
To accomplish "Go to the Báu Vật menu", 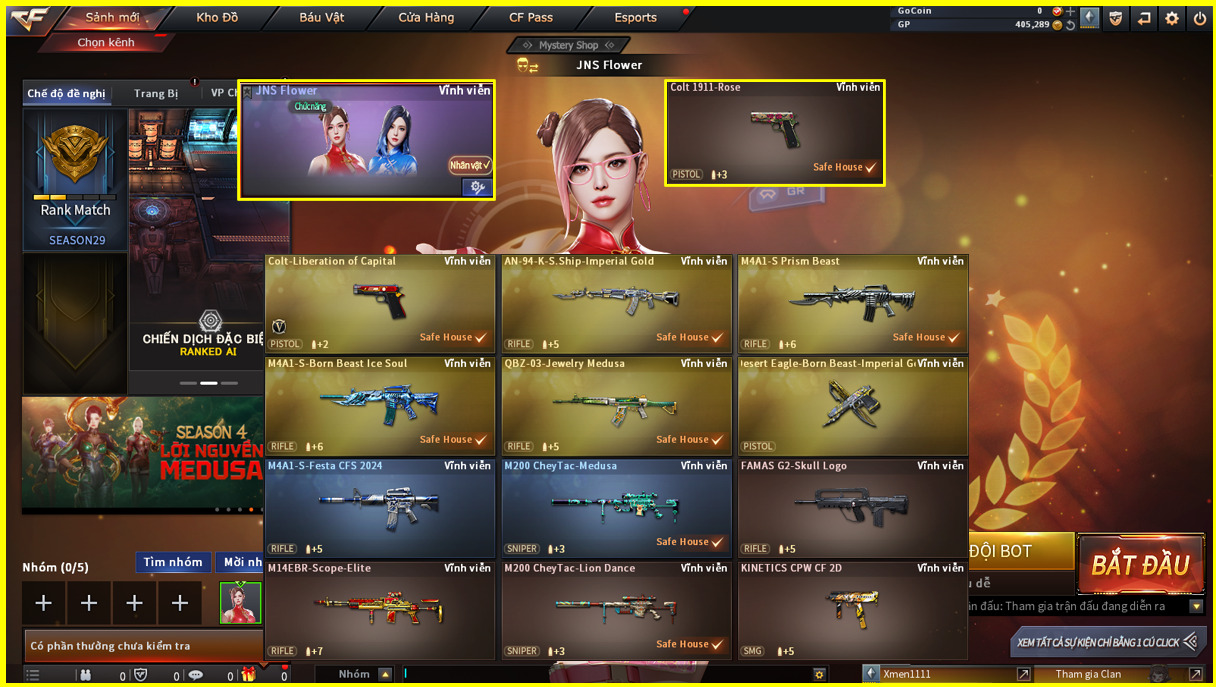I will [321, 18].
